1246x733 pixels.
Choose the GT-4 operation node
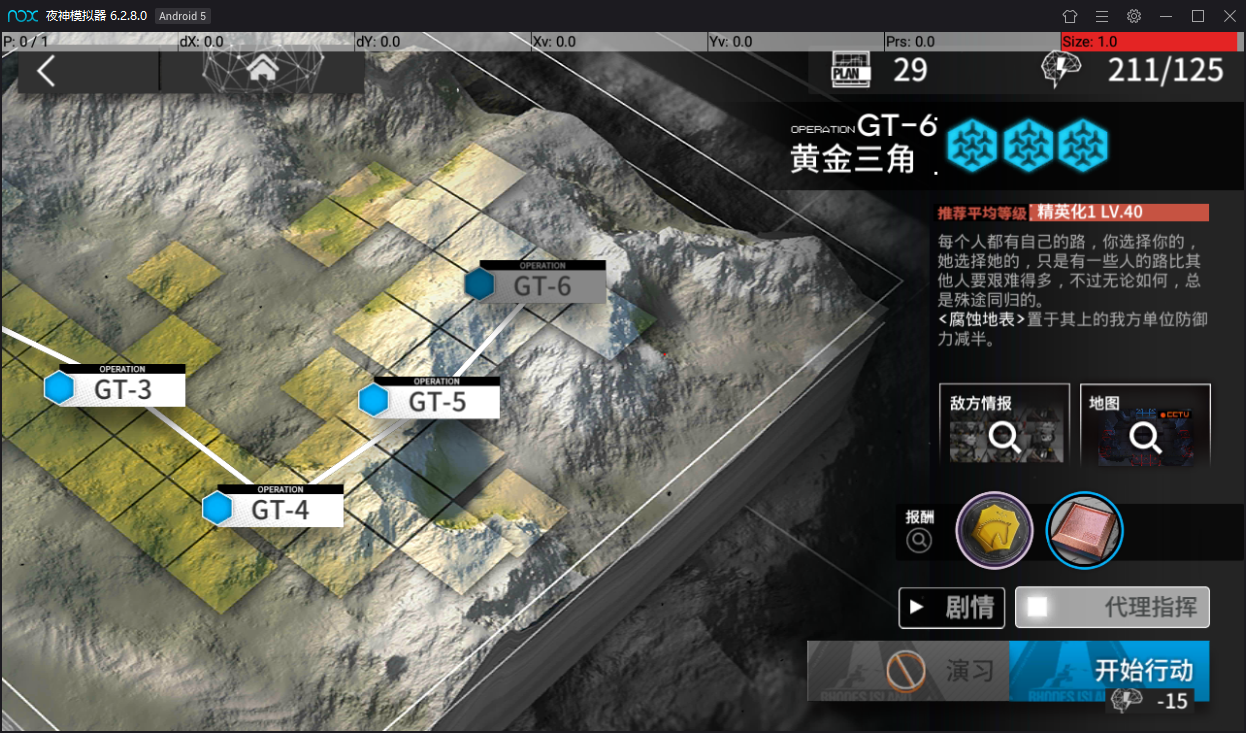click(279, 508)
